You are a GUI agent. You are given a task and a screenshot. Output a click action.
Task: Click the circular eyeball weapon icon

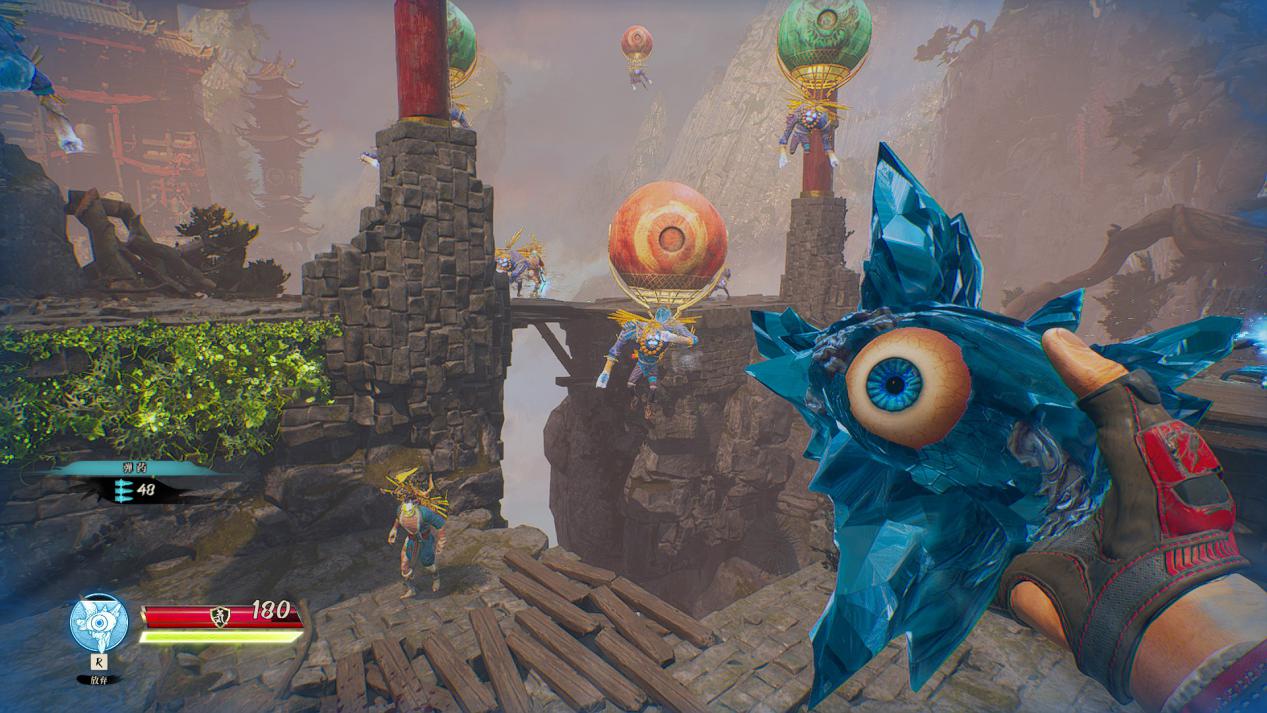[99, 622]
